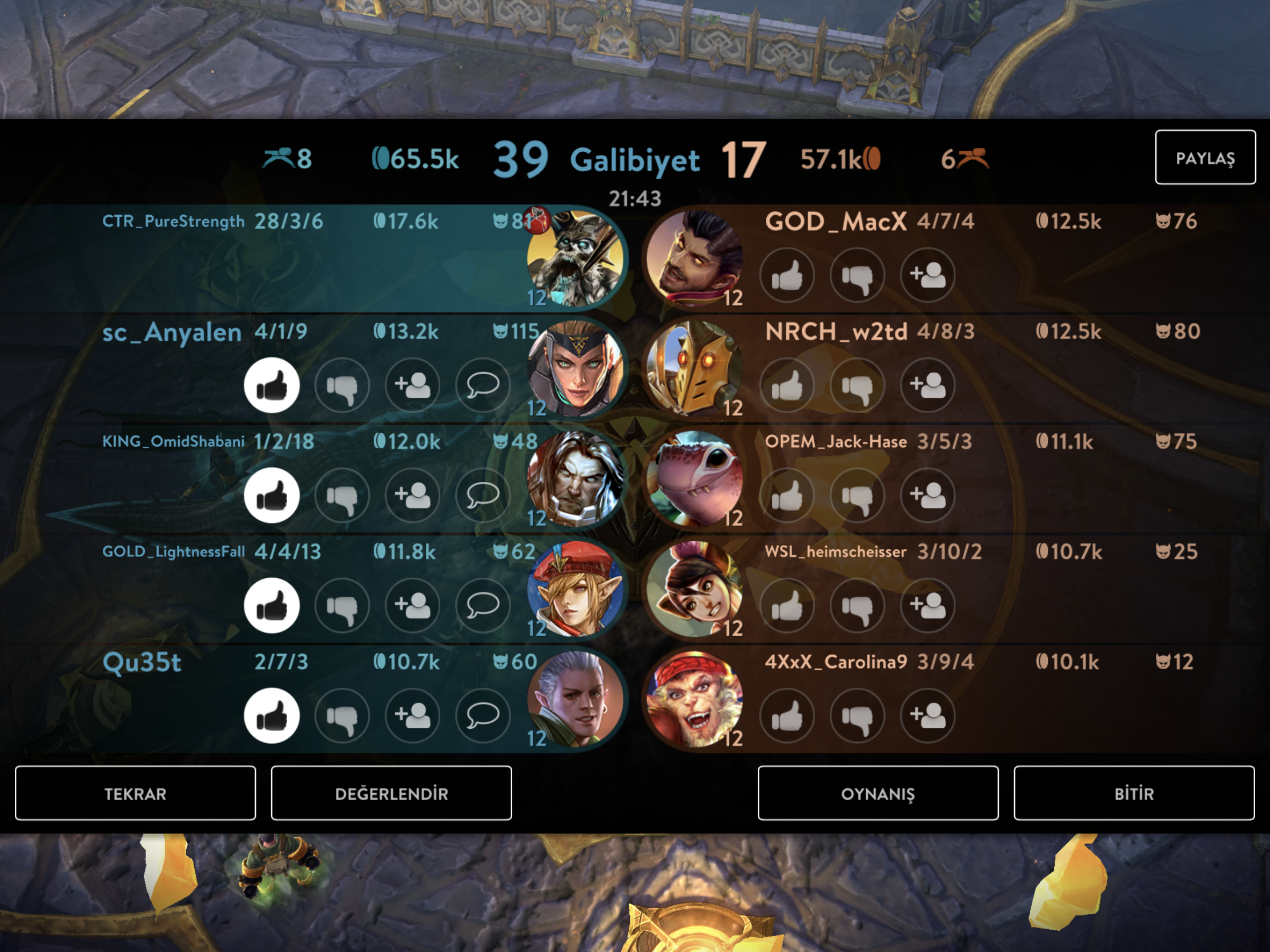Viewport: 1270px width, 952px height.
Task: Give sc_Anyalen a thumbs up
Action: [x=272, y=385]
